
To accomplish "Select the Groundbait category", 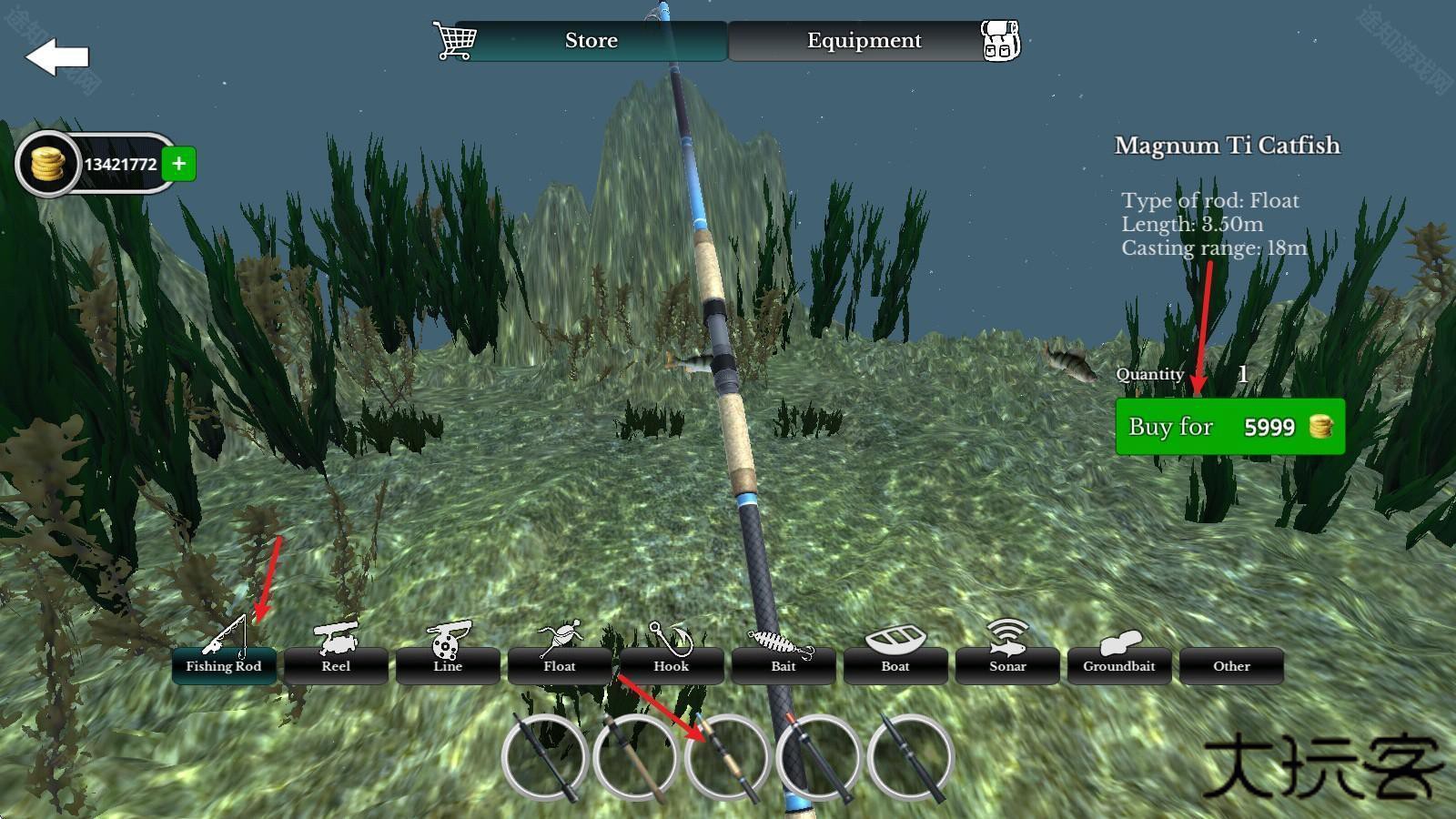I will coord(1119,665).
